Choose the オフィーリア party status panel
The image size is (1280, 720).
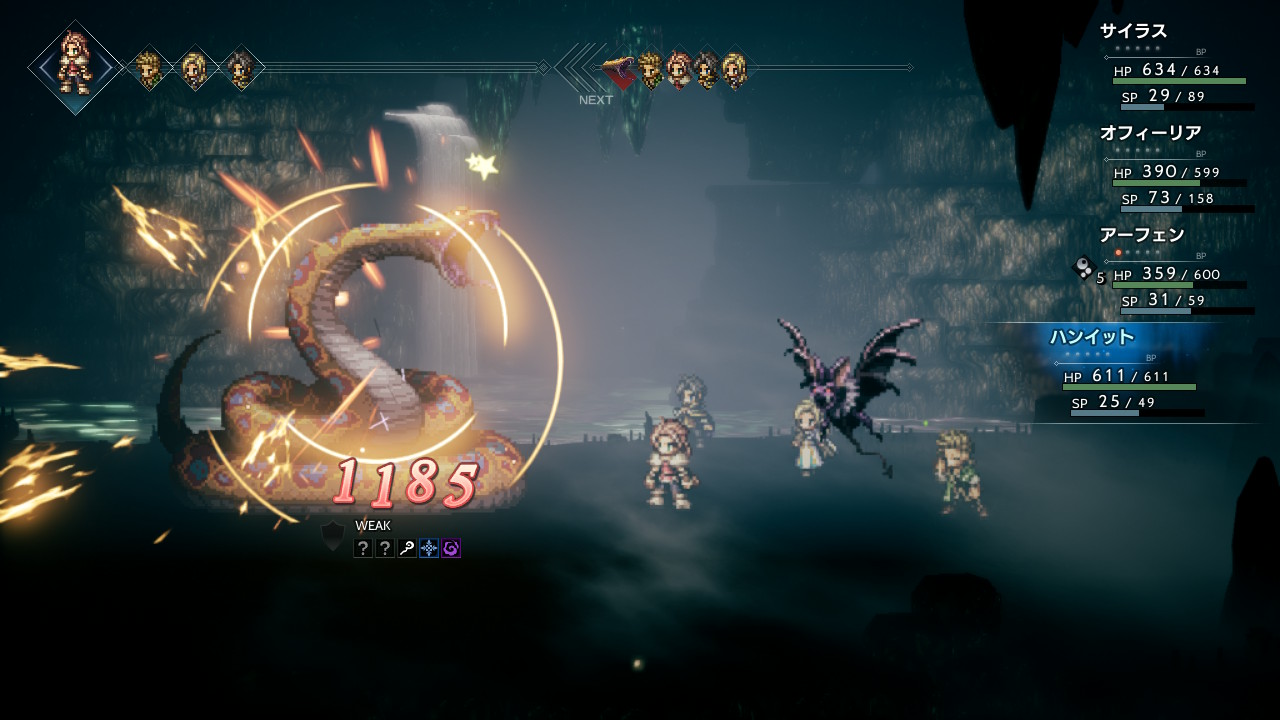point(1175,167)
